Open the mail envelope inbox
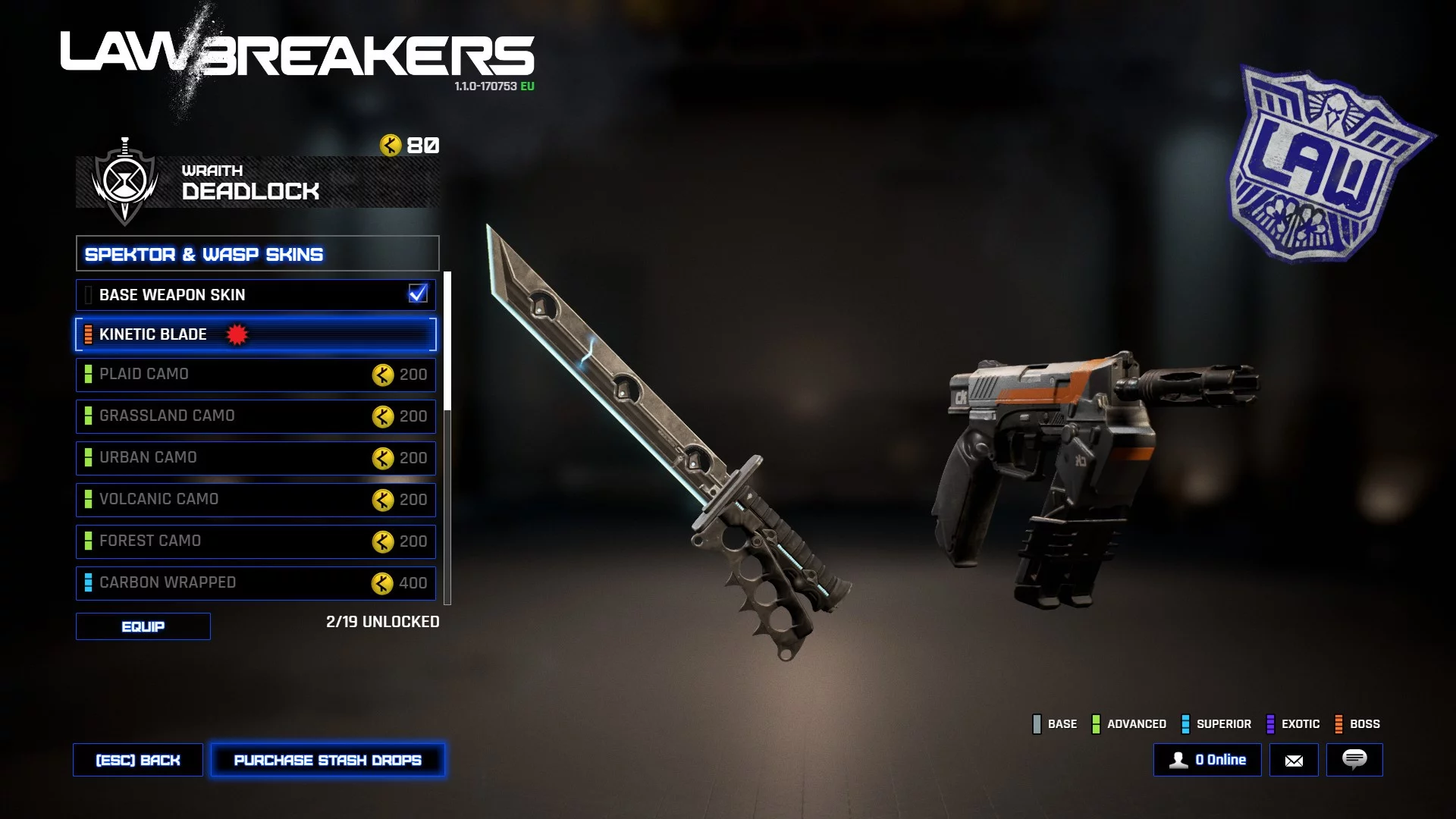Image resolution: width=1456 pixels, height=819 pixels. pos(1294,760)
